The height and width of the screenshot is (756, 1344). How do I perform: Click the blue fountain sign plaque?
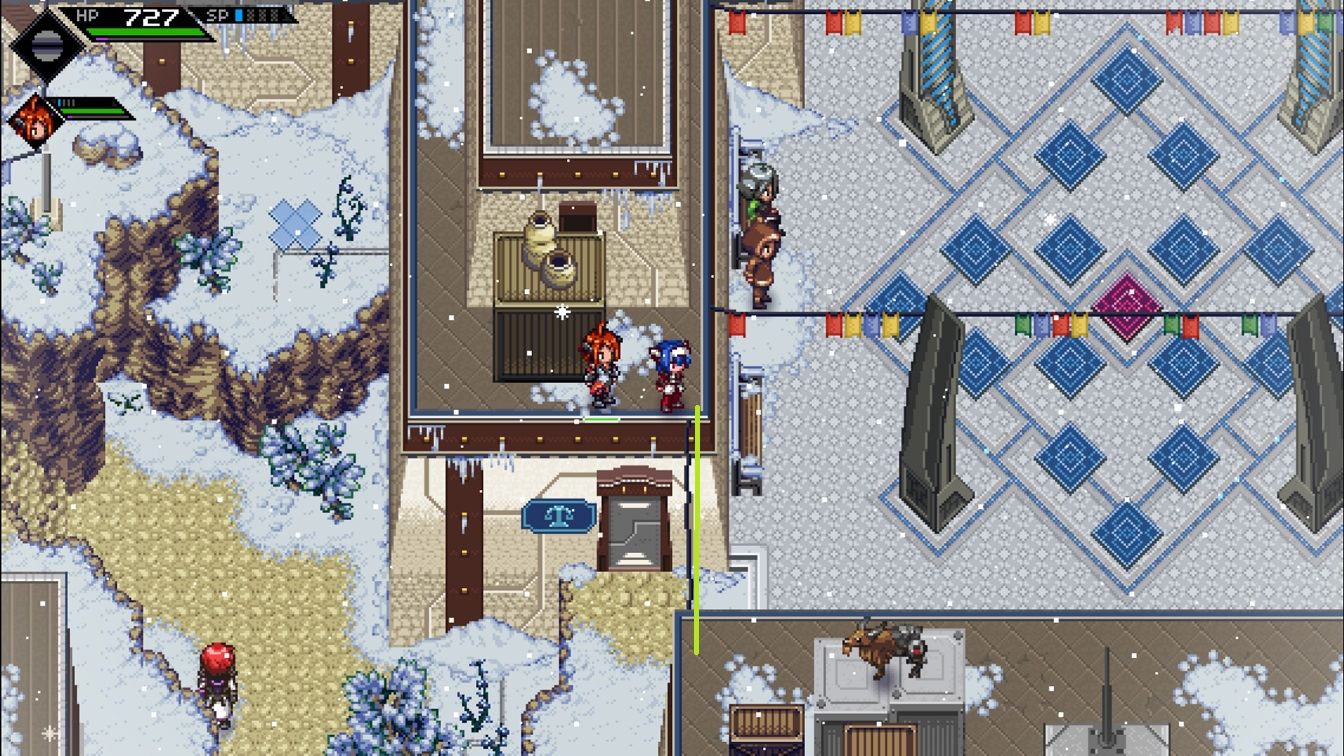pos(561,514)
